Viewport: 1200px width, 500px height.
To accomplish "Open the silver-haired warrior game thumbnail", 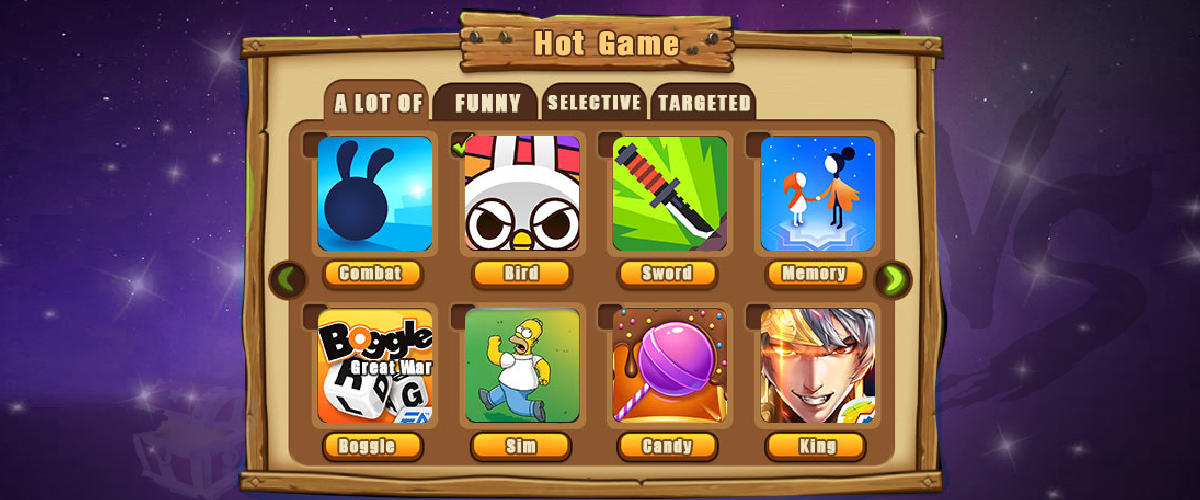I will click(x=817, y=366).
